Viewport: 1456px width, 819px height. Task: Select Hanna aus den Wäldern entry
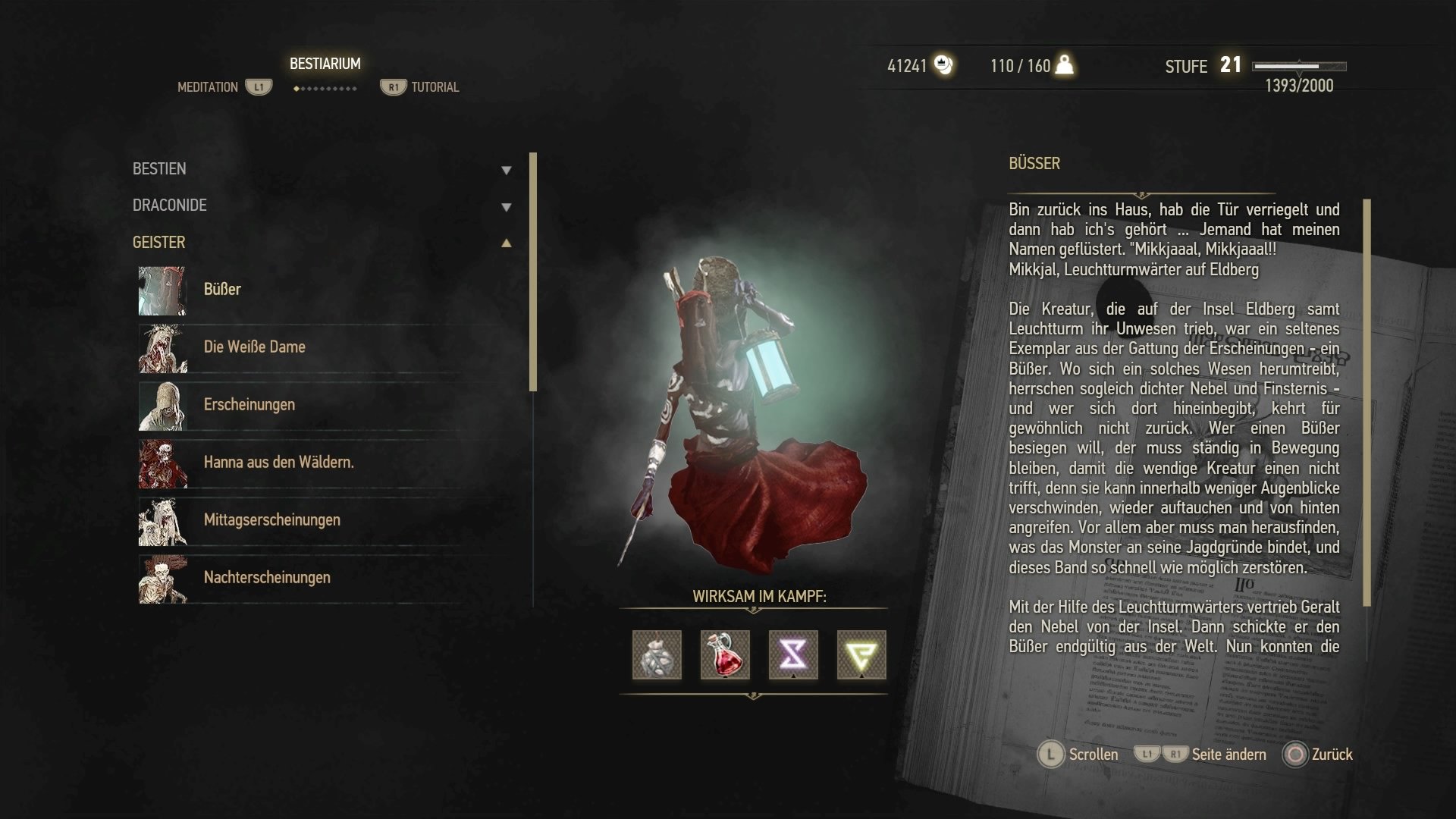coord(278,463)
